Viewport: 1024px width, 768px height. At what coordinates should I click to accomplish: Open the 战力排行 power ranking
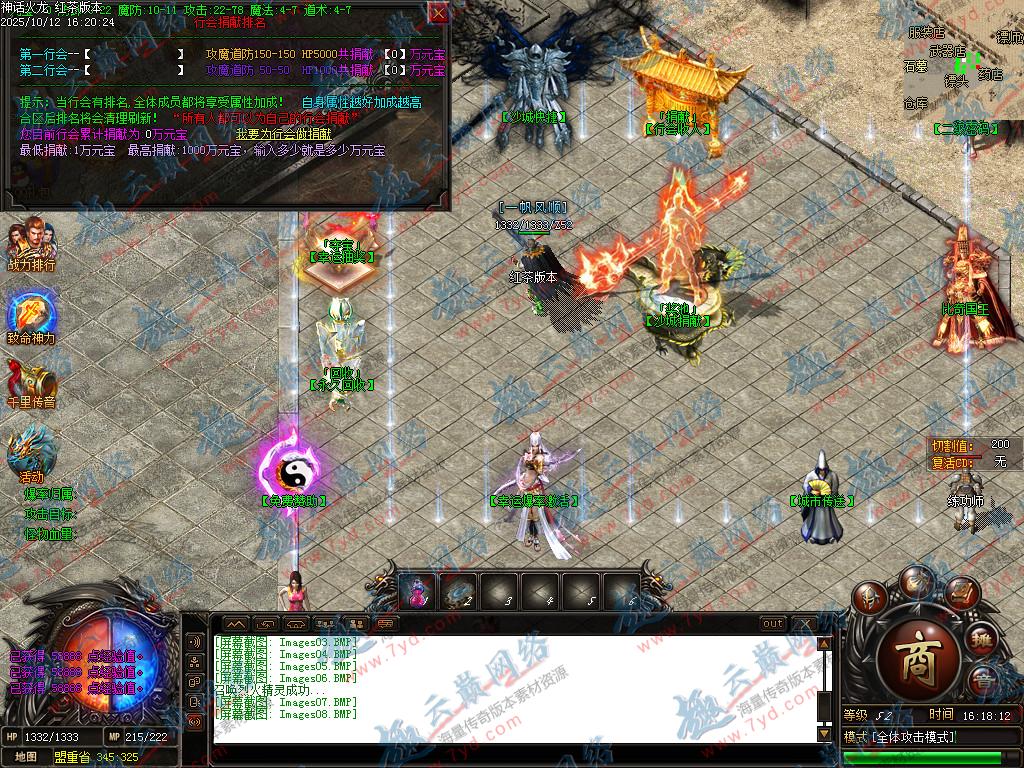coord(31,247)
